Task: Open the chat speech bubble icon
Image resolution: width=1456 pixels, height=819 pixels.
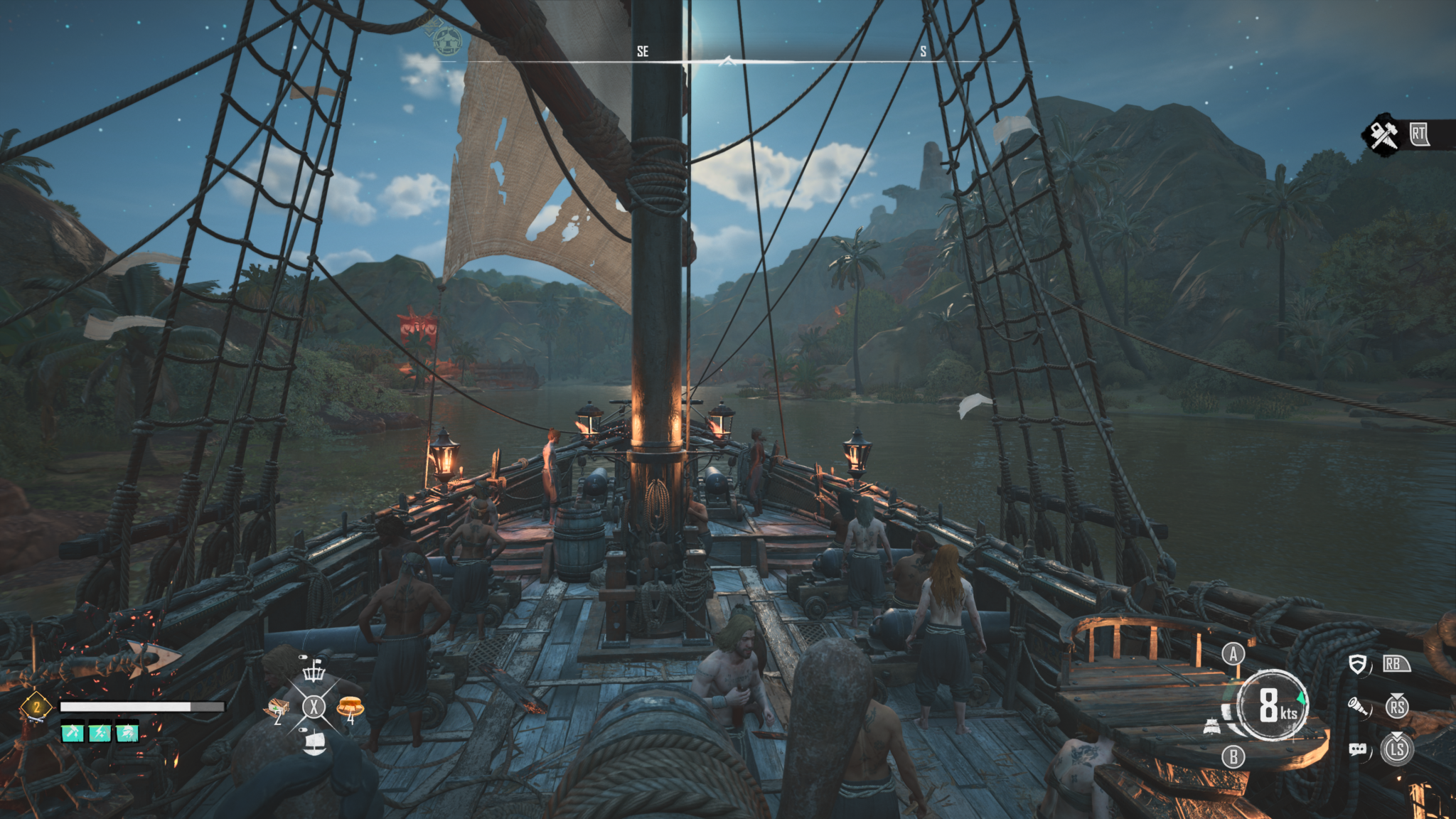Action: point(1357,749)
